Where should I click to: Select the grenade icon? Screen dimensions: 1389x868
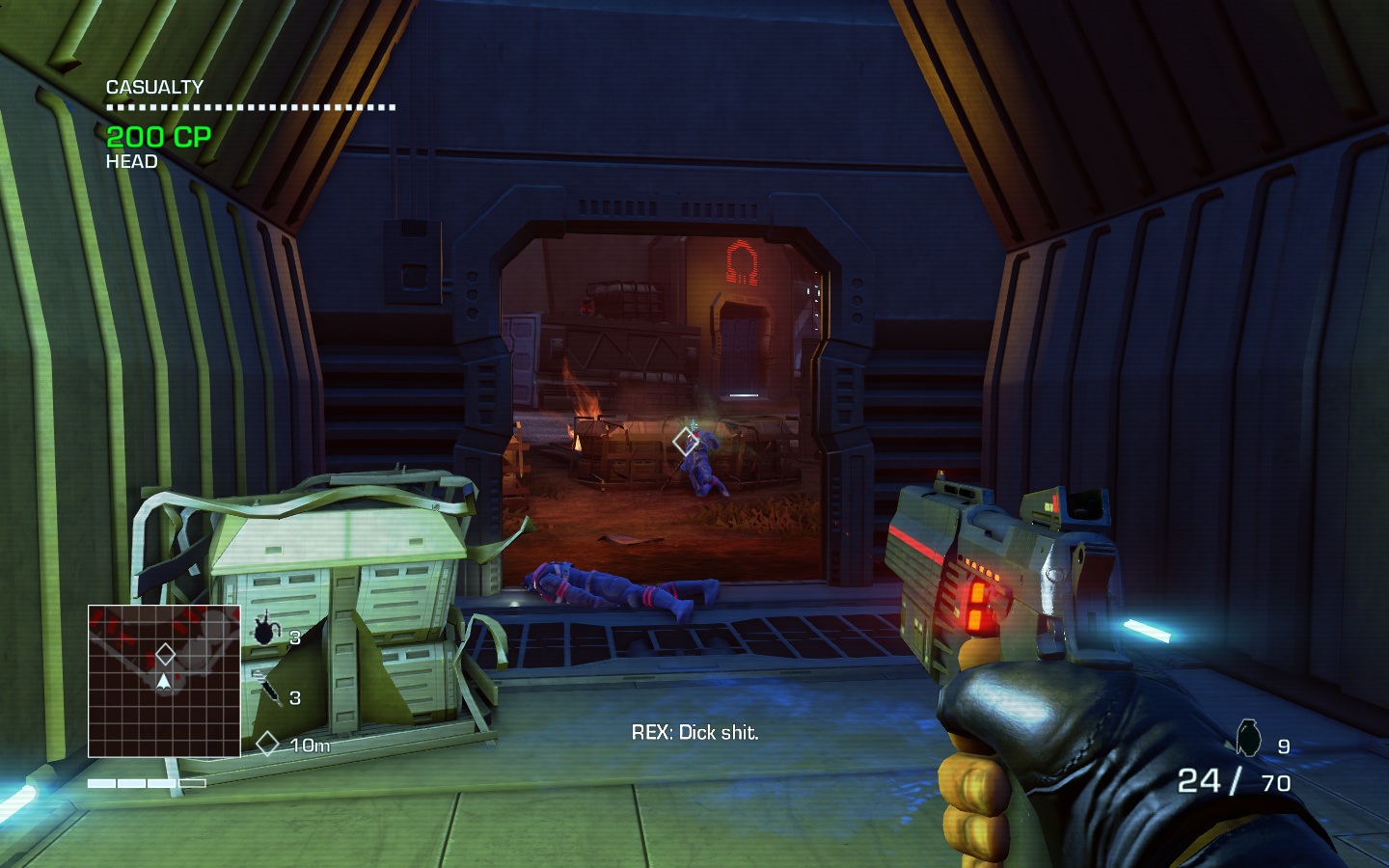(1249, 738)
